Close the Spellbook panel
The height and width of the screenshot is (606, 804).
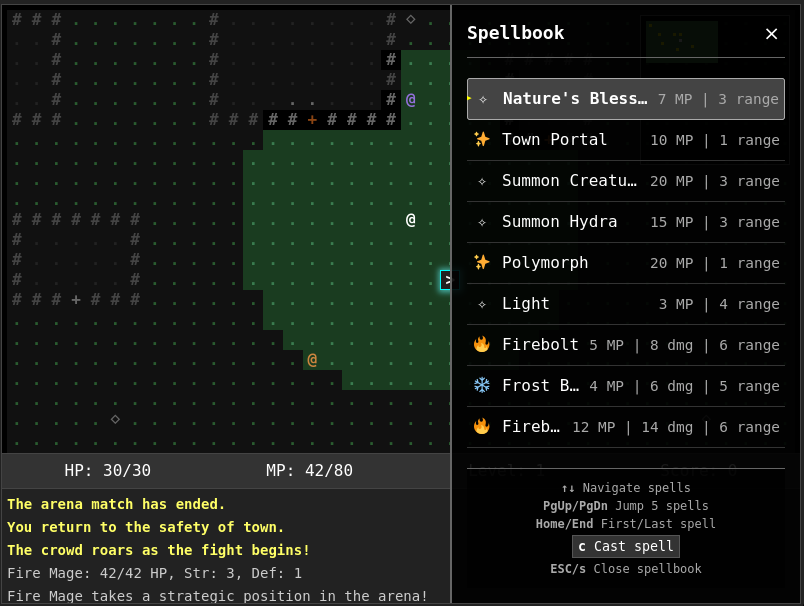point(771,34)
